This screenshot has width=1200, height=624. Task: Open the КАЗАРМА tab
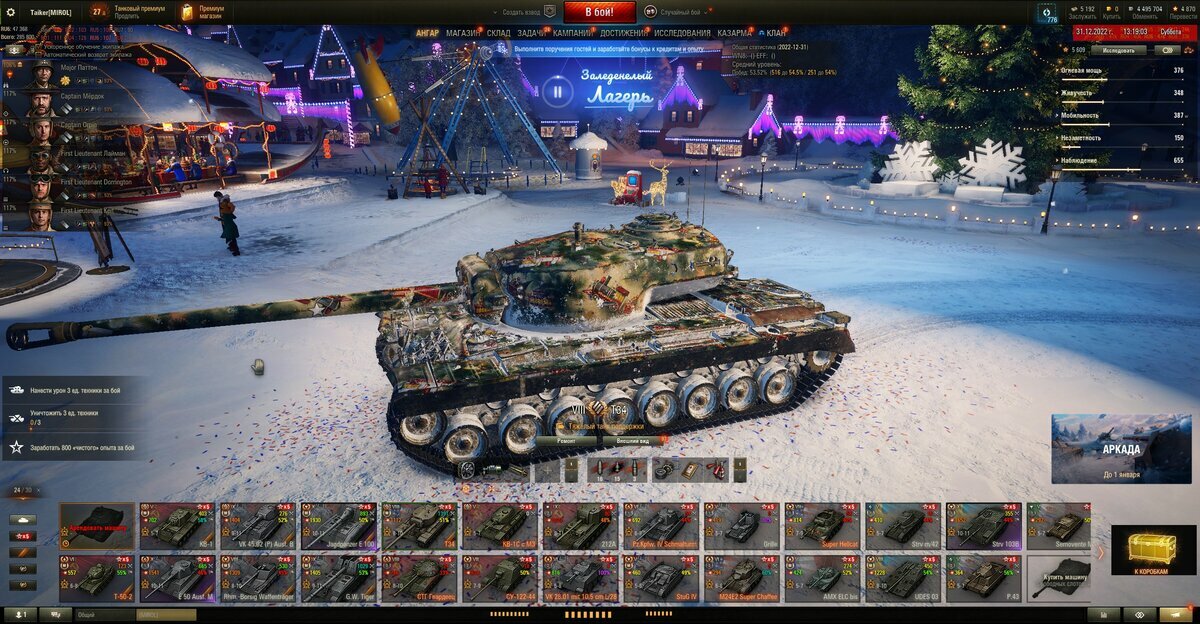735,33
